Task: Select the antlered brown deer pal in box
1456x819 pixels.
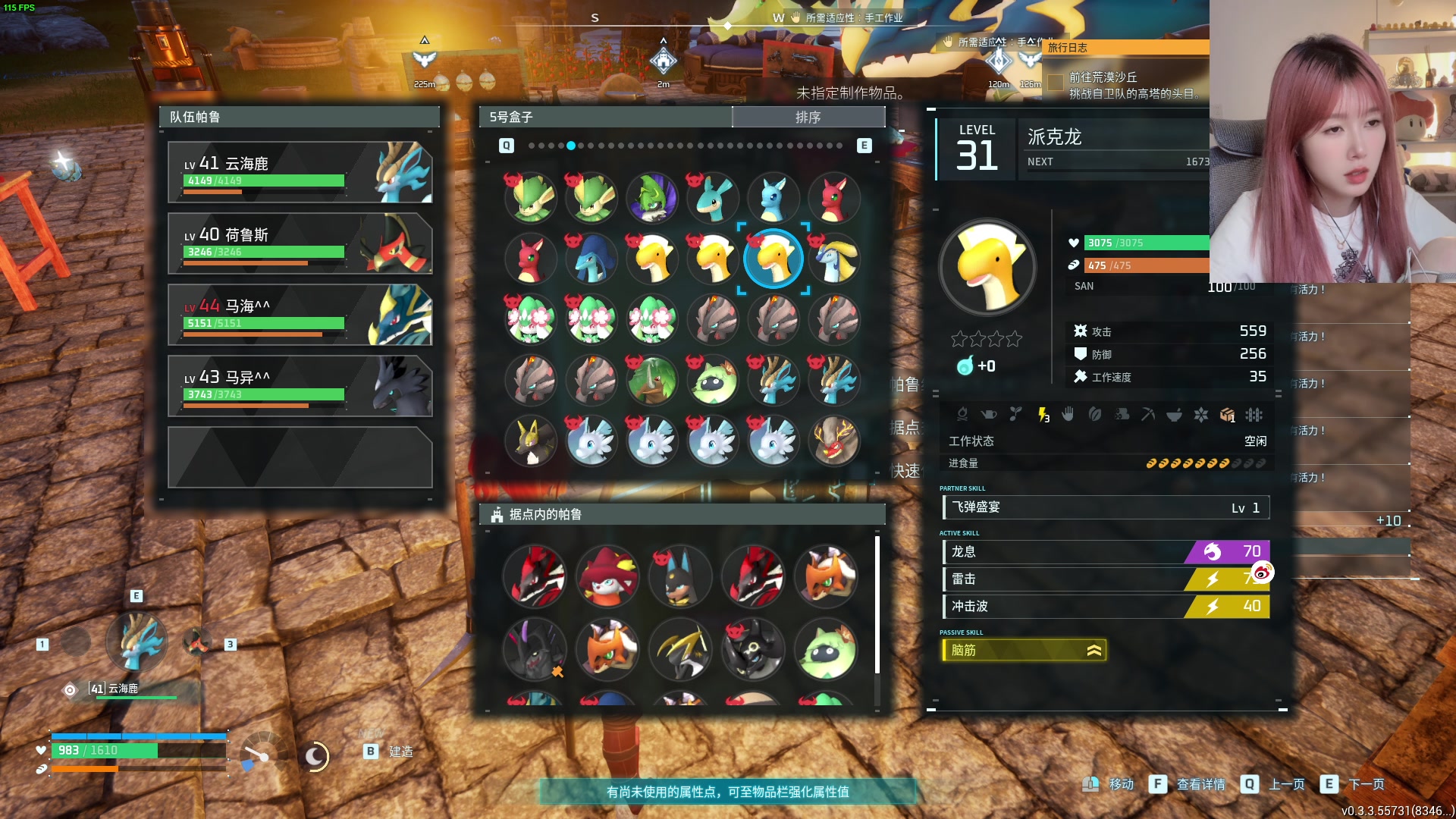Action: pos(834,441)
